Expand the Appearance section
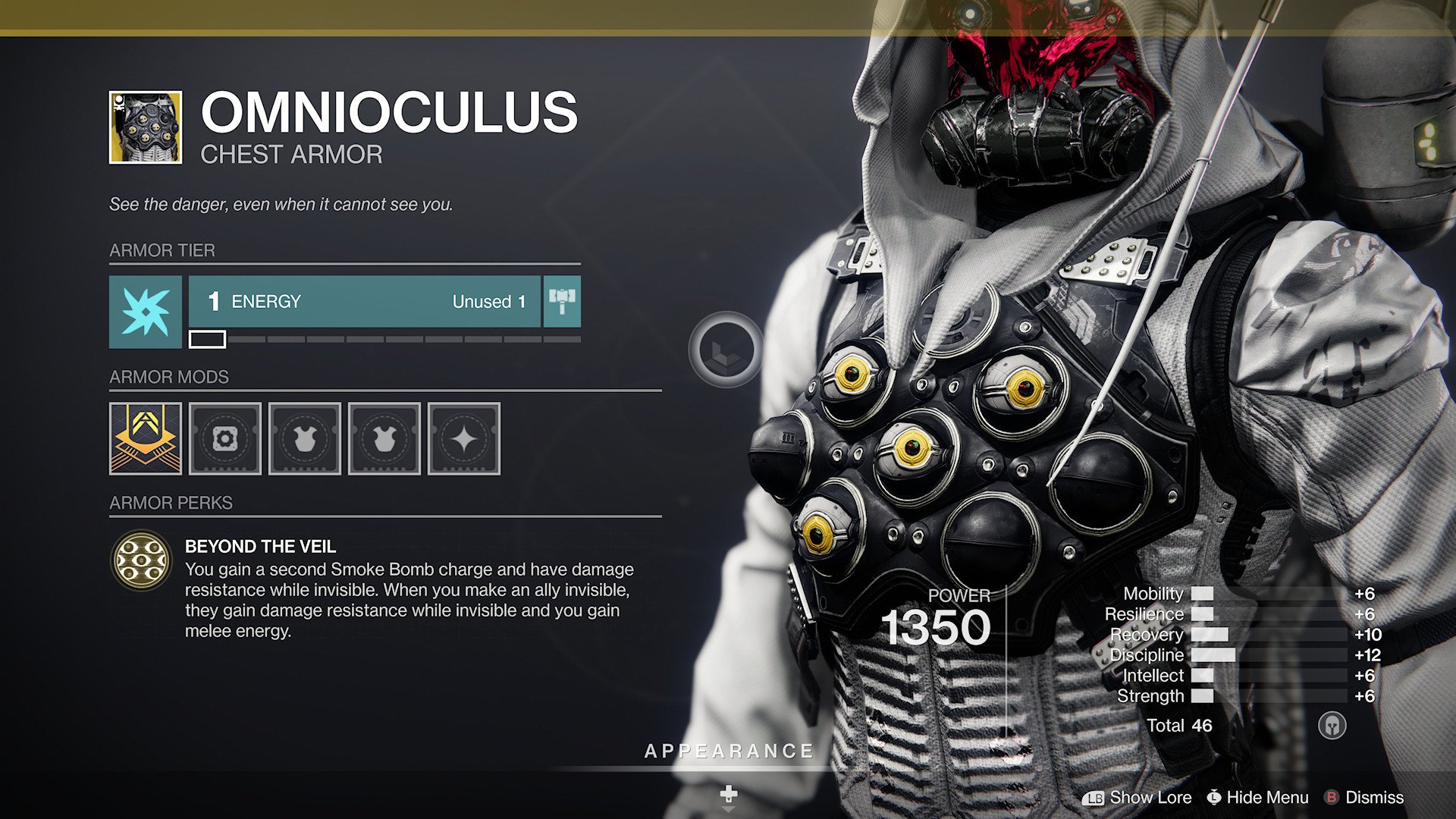The width and height of the screenshot is (1456, 819). tap(727, 752)
